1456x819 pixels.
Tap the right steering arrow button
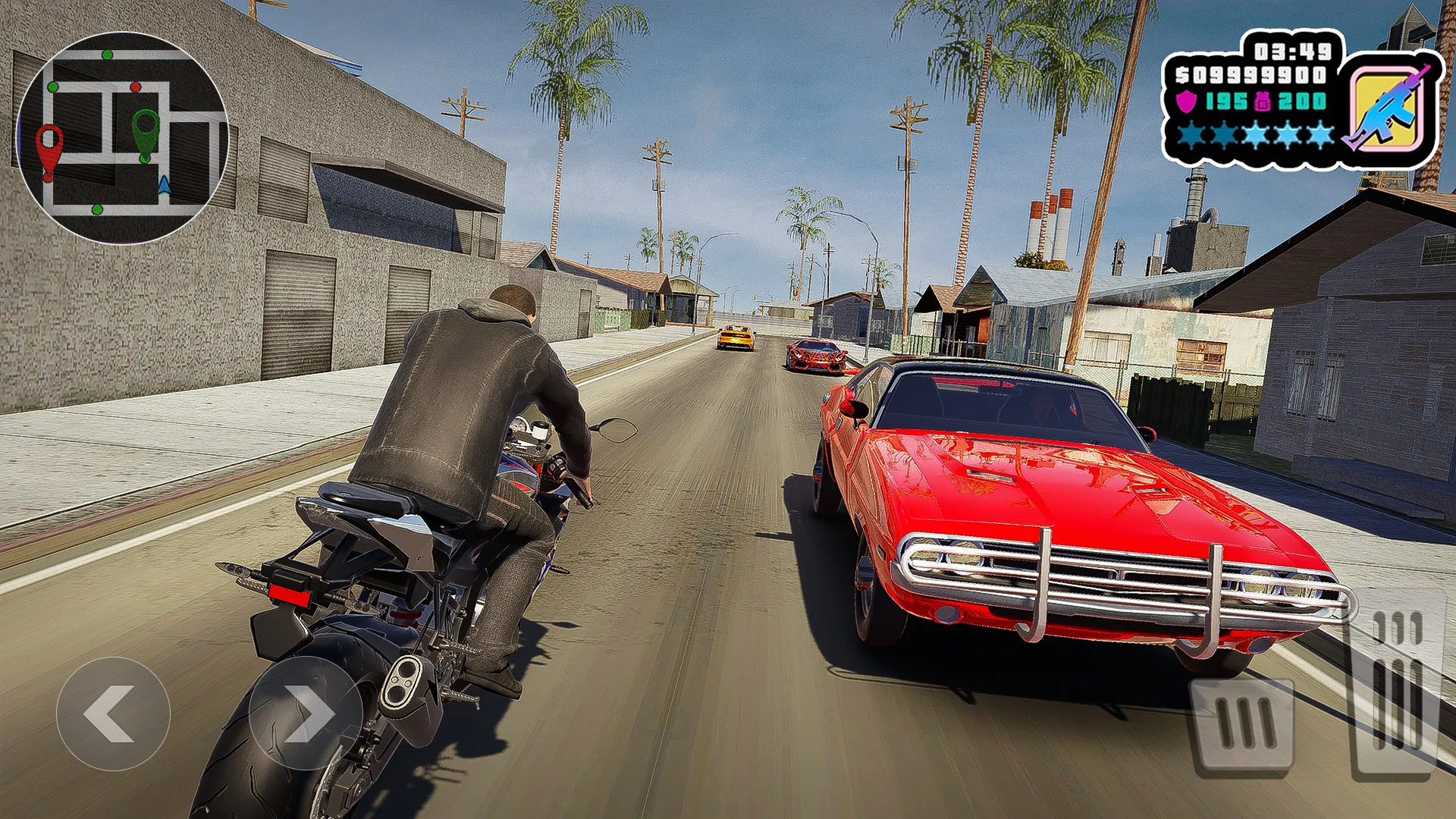coord(306,714)
